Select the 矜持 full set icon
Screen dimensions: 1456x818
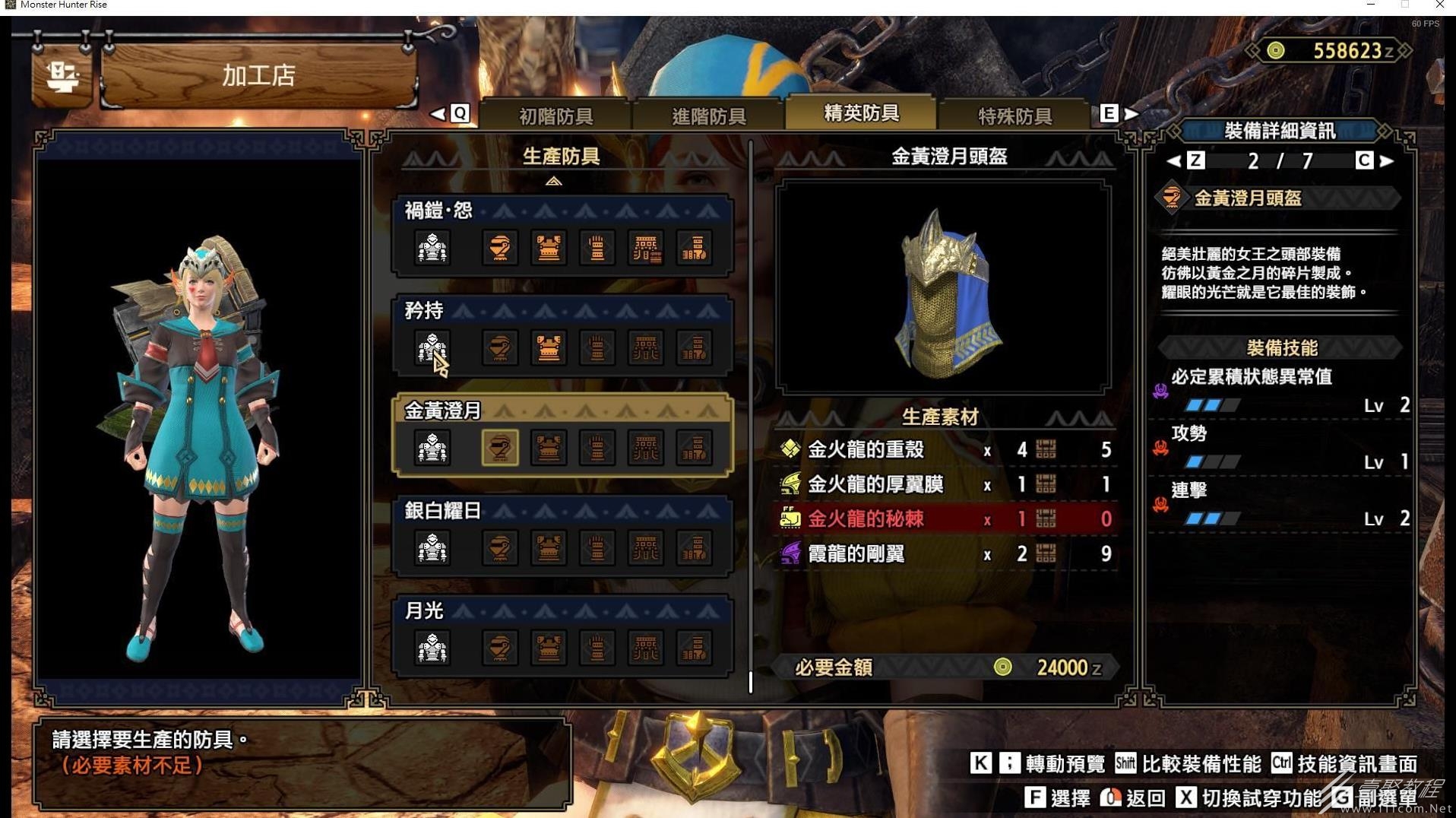[432, 348]
